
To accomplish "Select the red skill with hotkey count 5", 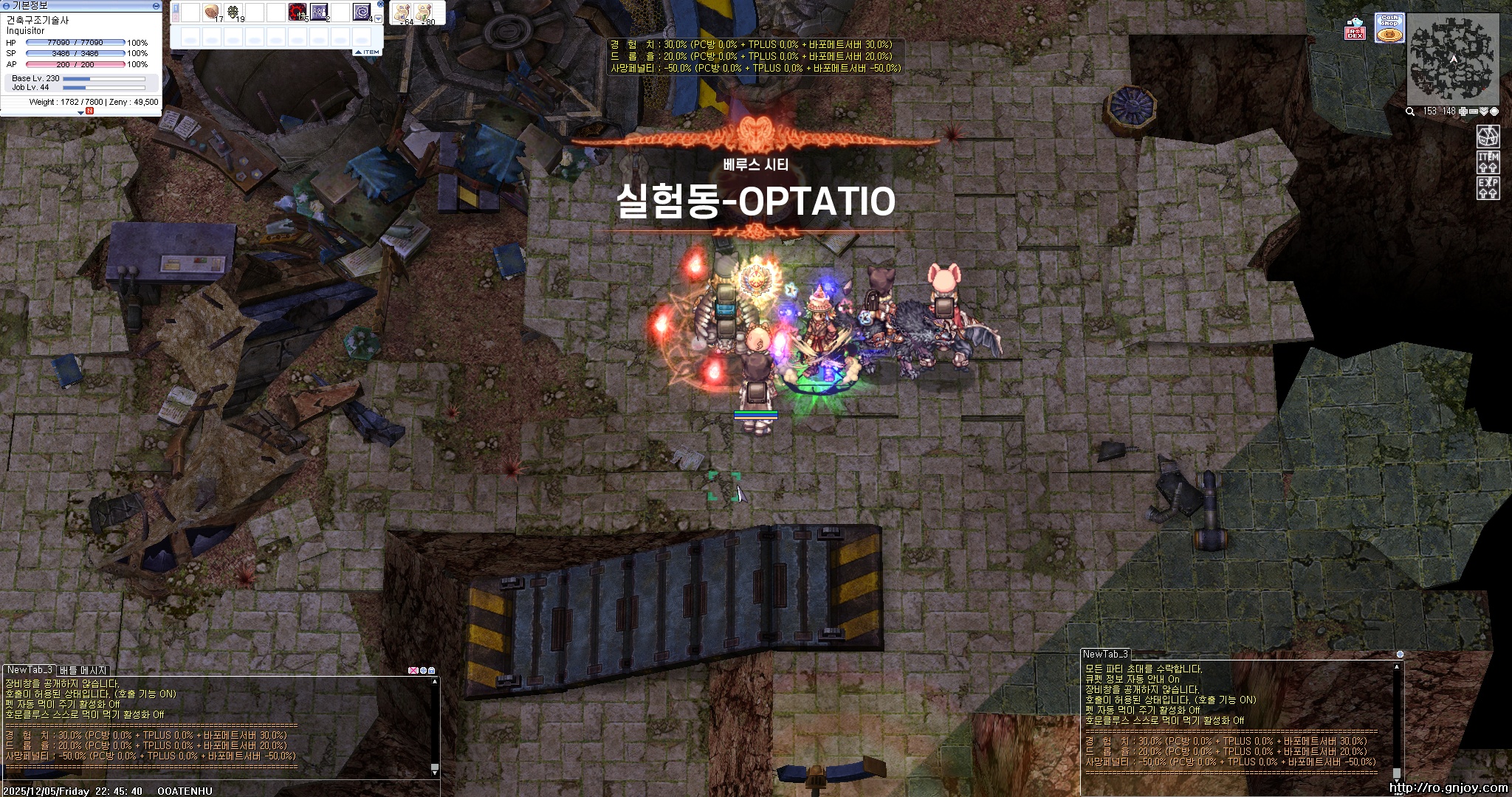I will [x=295, y=11].
